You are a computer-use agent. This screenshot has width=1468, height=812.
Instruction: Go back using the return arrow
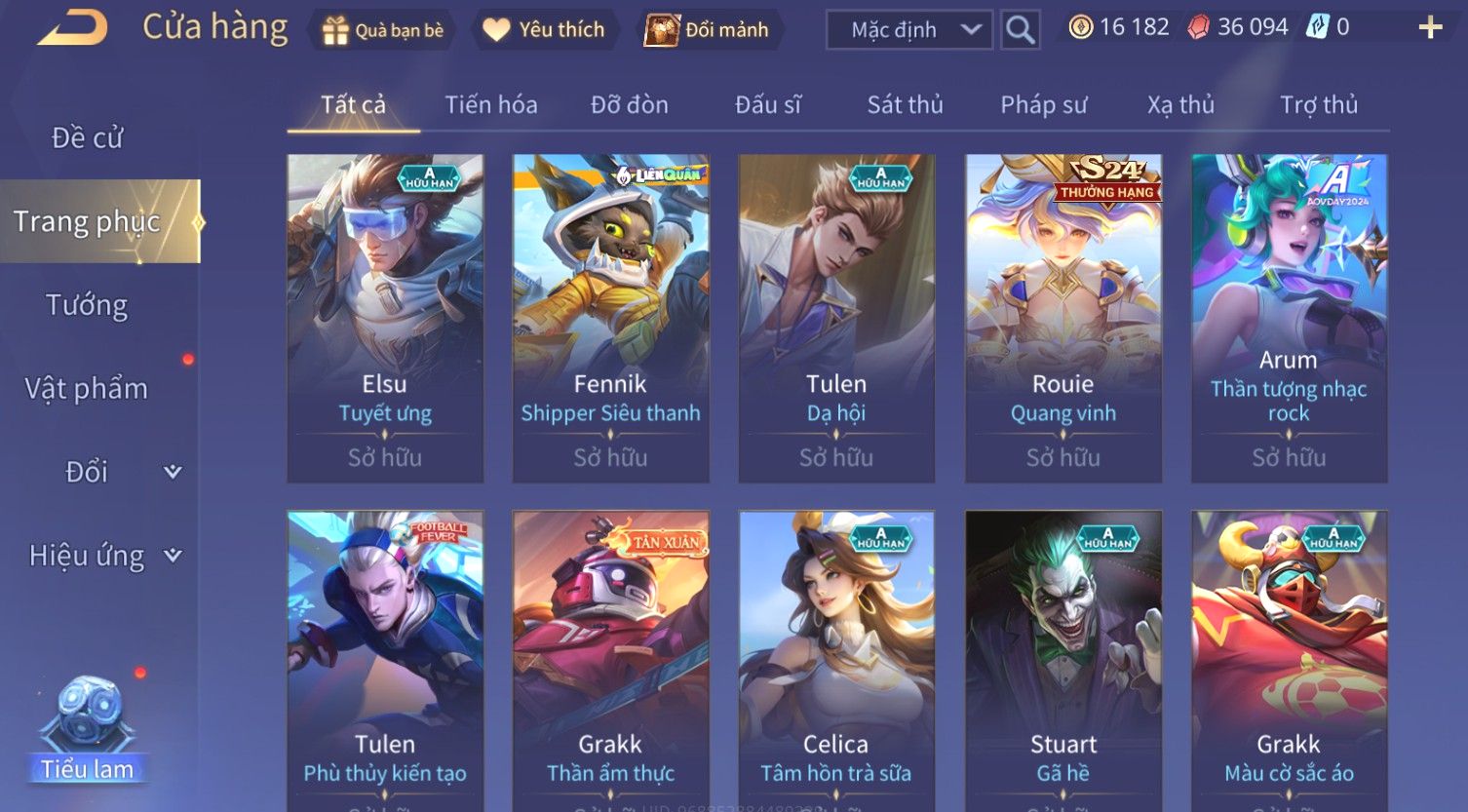72,28
